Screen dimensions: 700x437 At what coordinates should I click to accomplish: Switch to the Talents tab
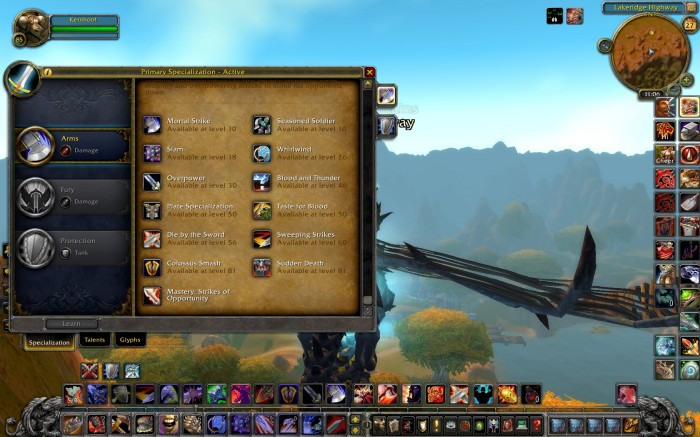(93, 341)
